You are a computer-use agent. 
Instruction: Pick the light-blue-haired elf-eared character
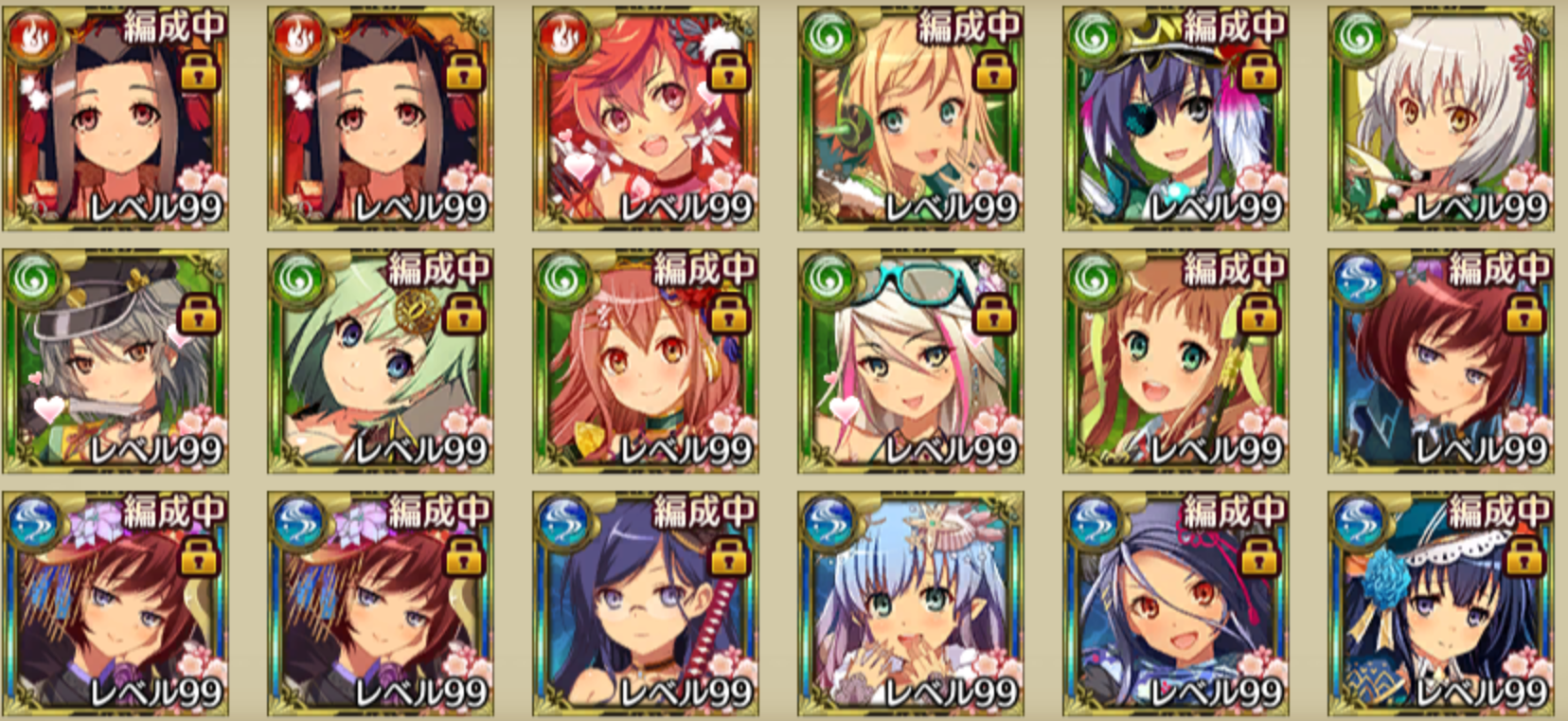(x=910, y=603)
